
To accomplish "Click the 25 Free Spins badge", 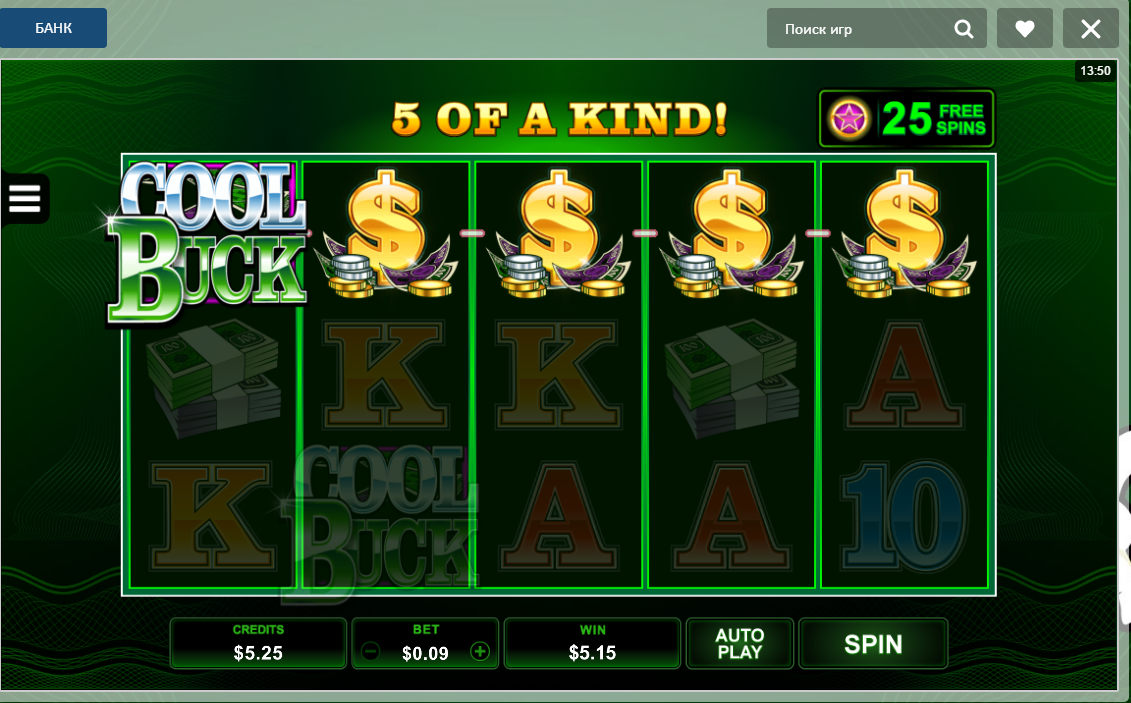I will tap(907, 119).
